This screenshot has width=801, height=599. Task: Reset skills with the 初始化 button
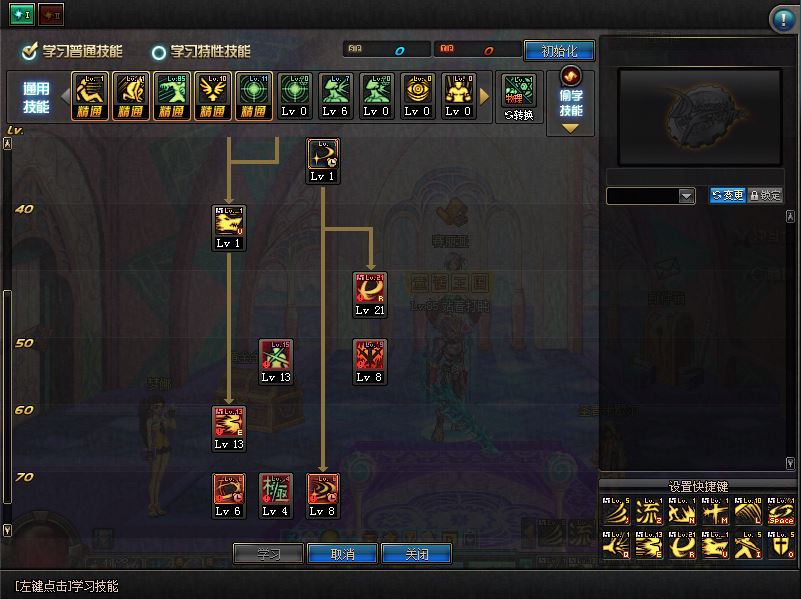(x=559, y=51)
